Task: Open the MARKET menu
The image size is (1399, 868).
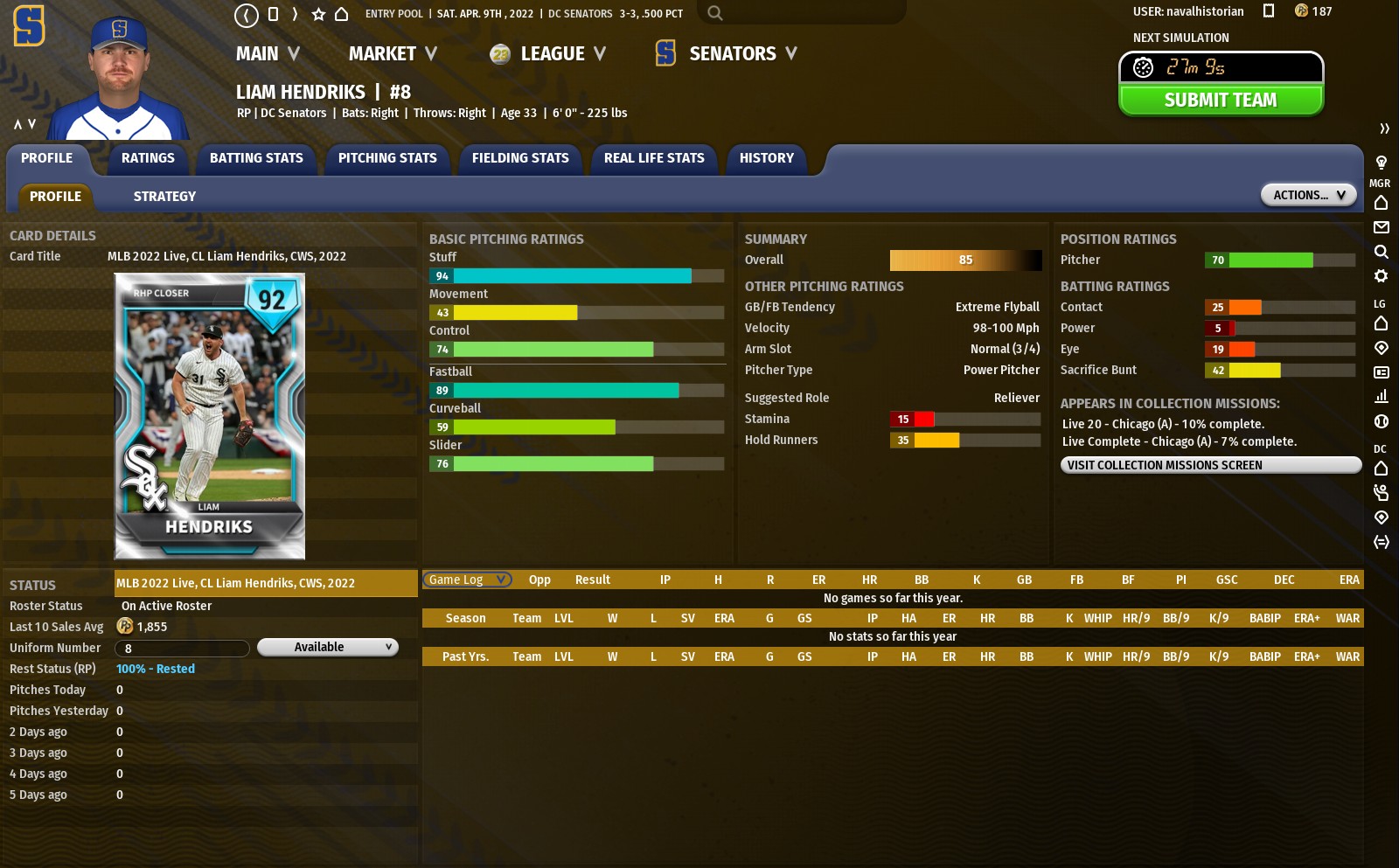Action: tap(393, 54)
